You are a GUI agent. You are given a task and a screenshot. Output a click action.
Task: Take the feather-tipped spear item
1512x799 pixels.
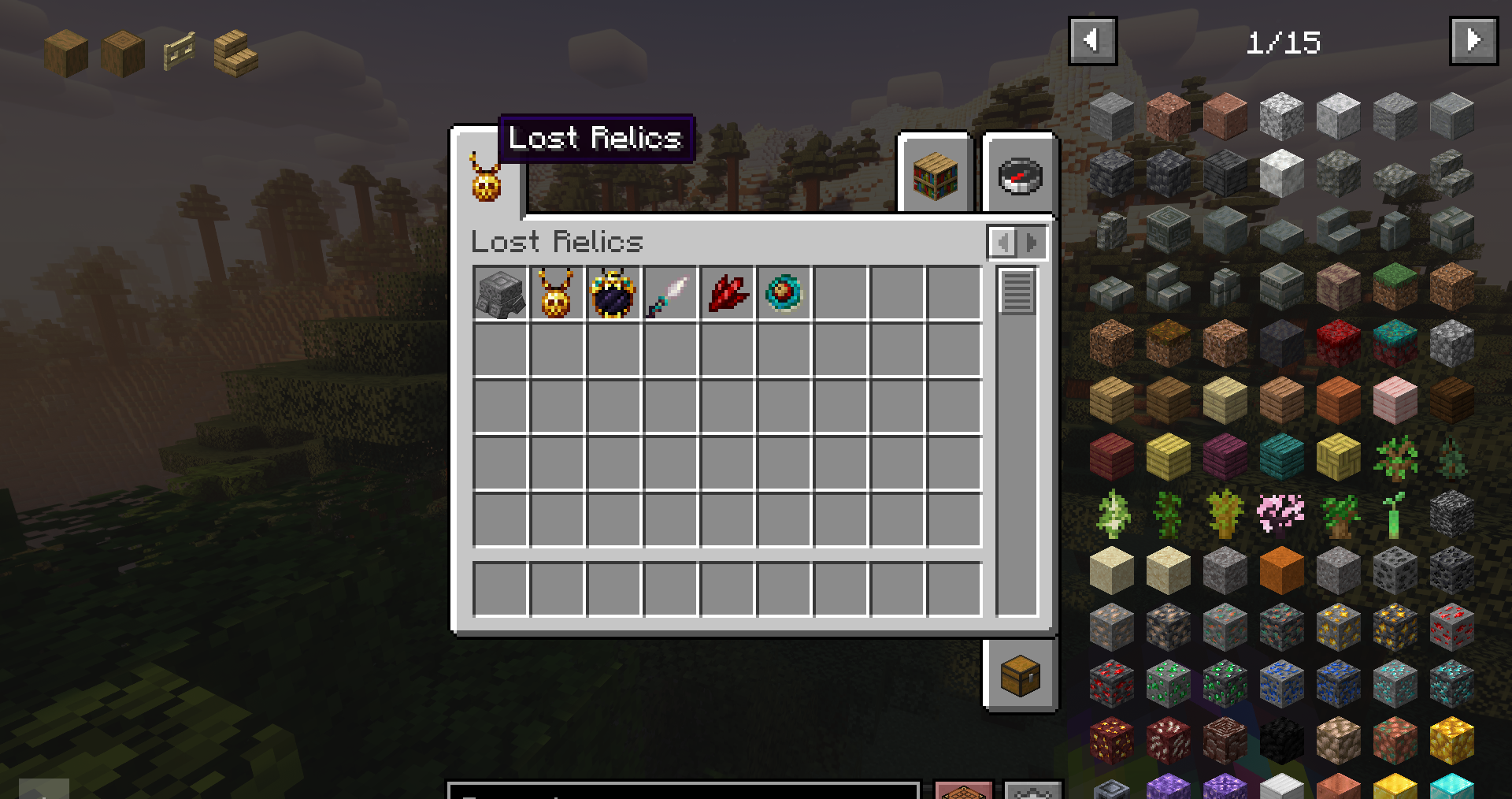pos(669,294)
